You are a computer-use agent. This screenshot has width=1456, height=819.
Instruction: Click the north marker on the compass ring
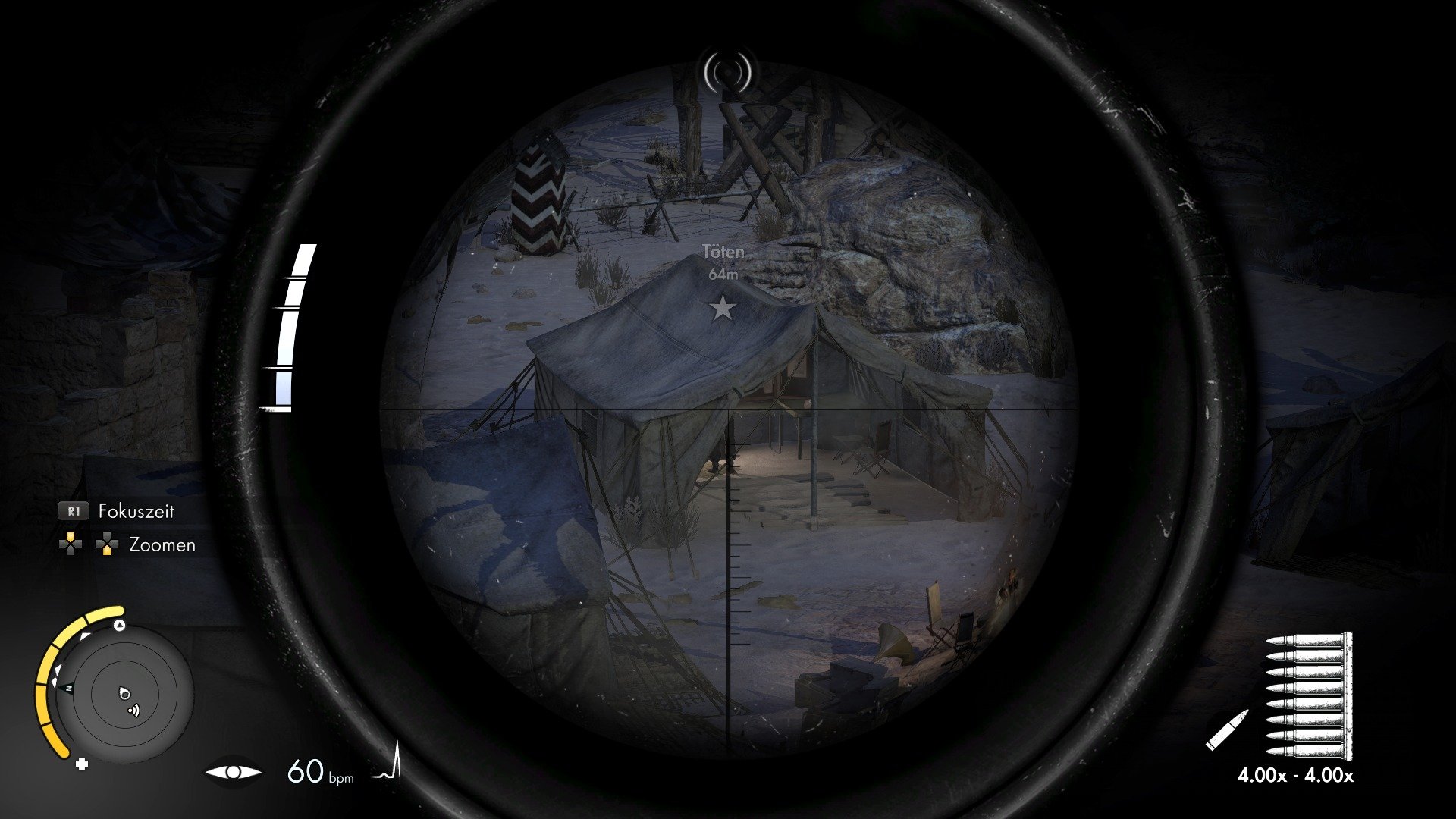68,687
